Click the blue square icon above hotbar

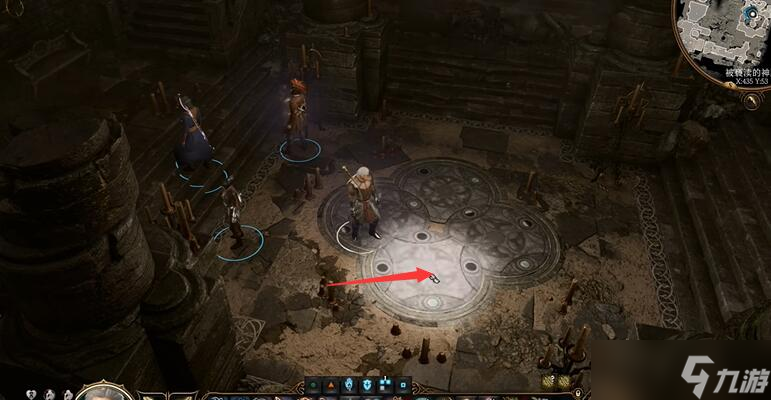point(404,384)
